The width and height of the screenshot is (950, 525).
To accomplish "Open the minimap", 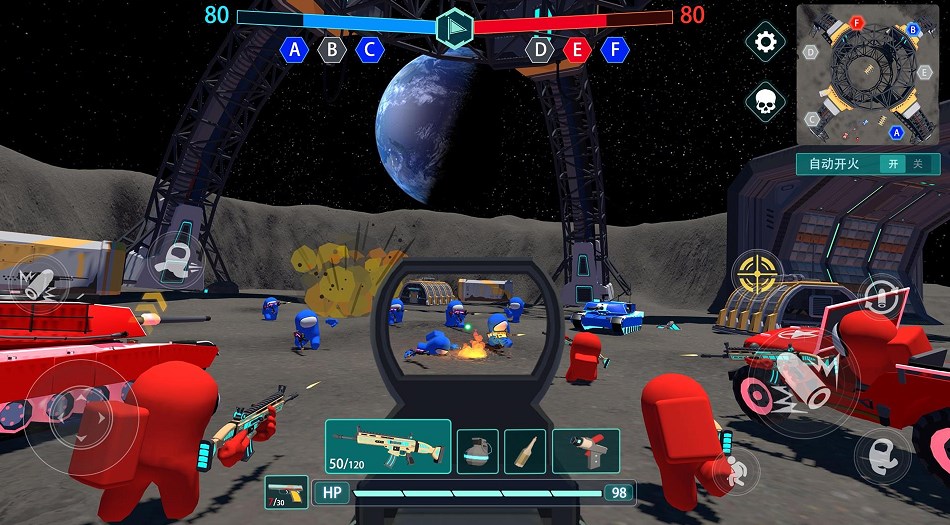I will click(866, 74).
